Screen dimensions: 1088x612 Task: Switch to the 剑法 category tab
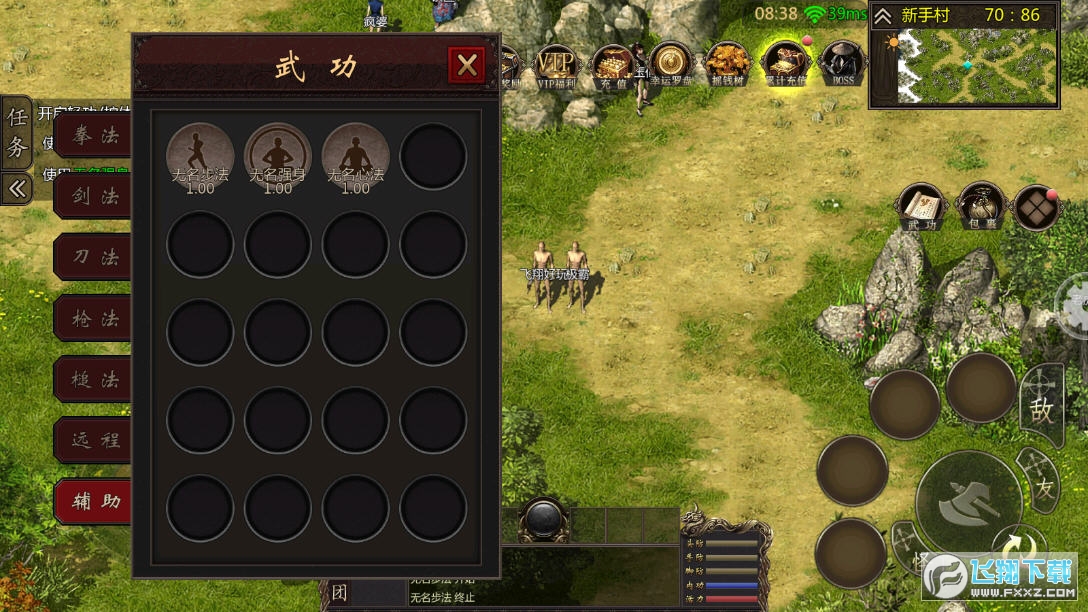coord(93,197)
